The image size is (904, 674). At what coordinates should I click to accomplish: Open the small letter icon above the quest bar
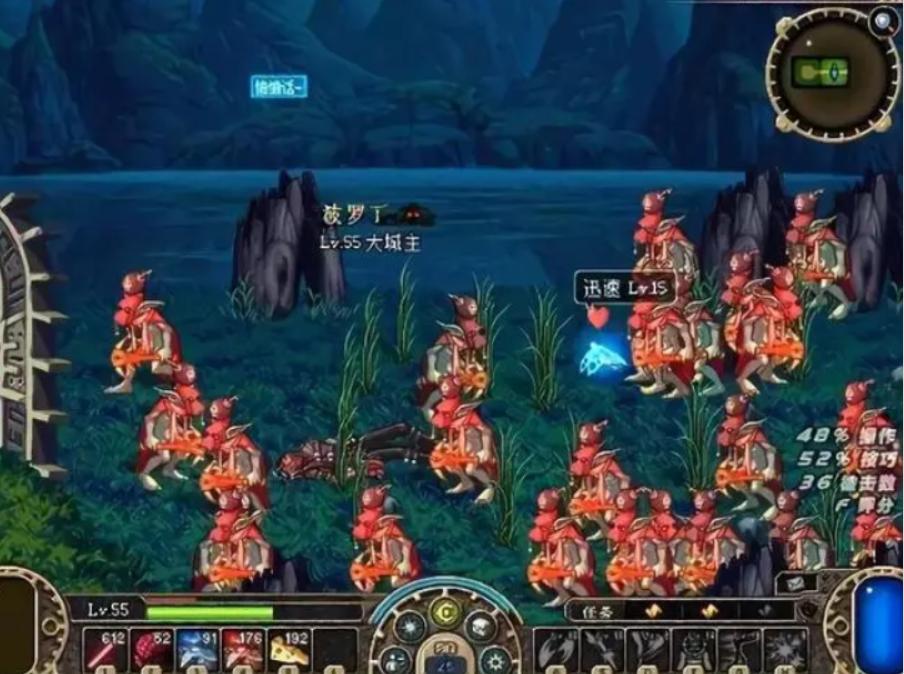(x=799, y=582)
